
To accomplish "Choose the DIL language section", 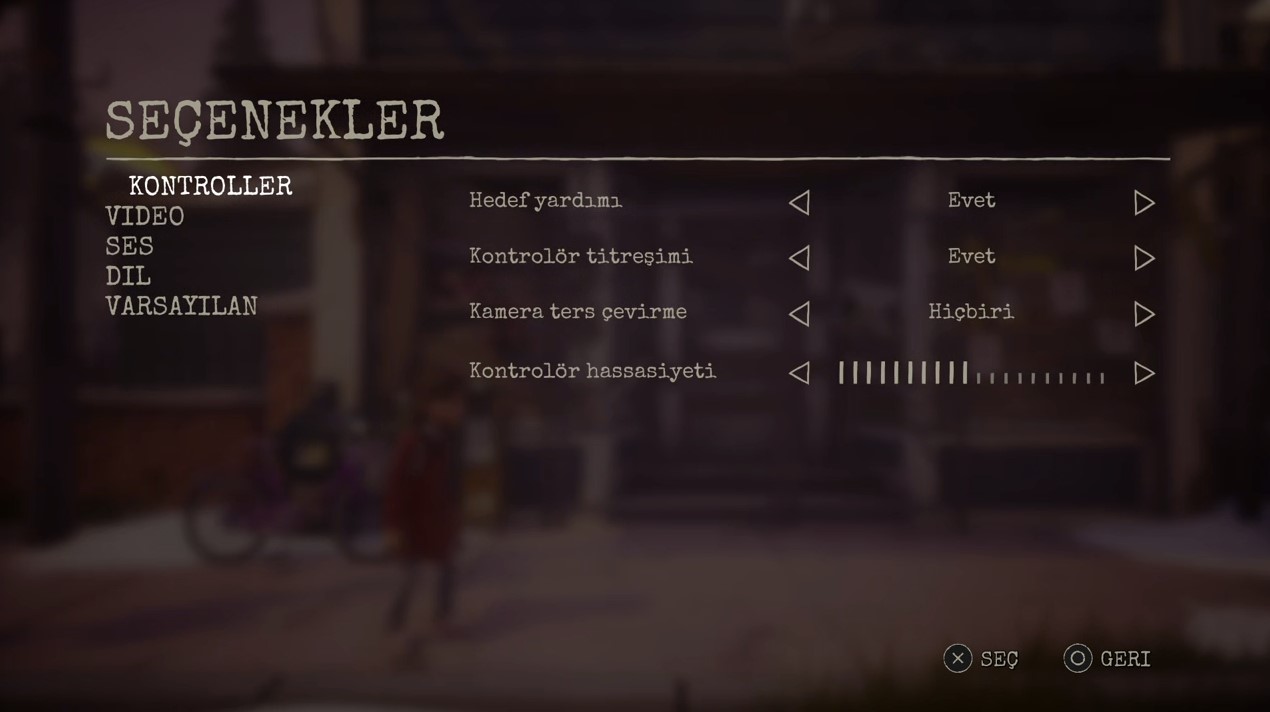I will [x=128, y=276].
